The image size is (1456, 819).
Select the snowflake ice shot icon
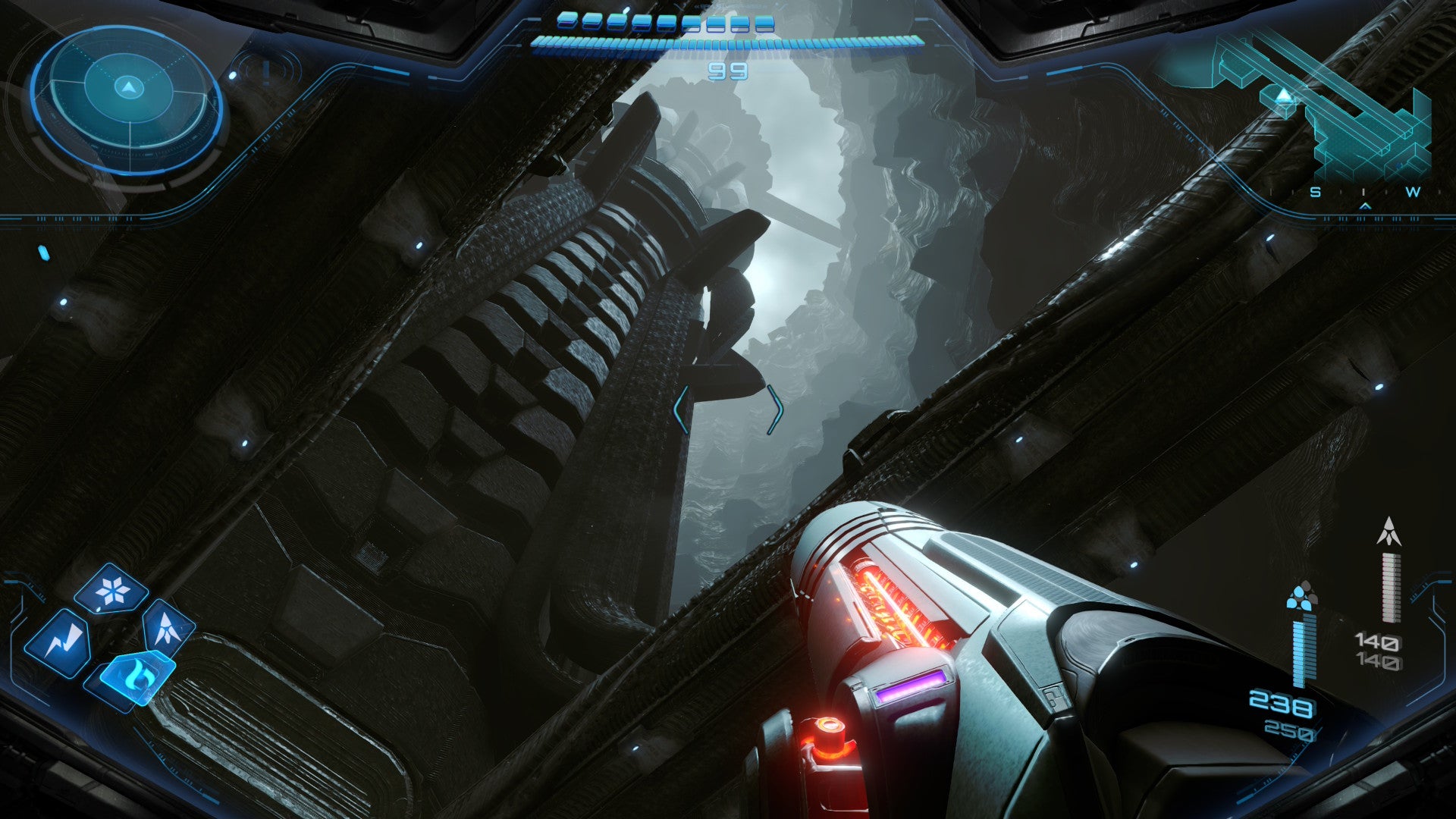(112, 589)
